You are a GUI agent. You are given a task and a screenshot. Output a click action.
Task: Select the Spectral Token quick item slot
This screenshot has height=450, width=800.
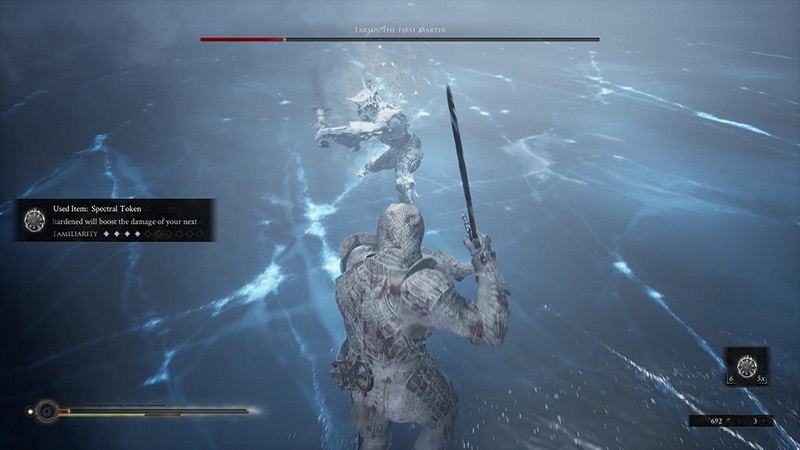(746, 368)
